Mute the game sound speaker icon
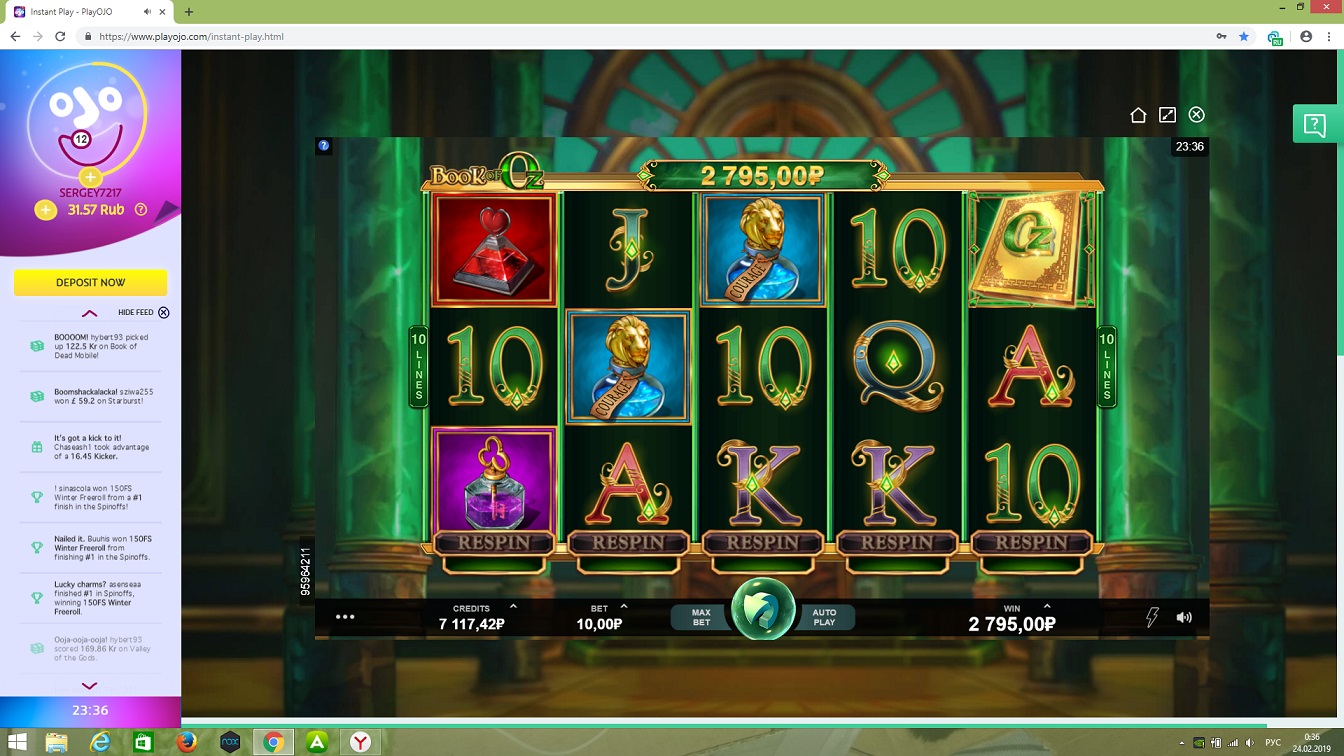1344x756 pixels. [1184, 617]
